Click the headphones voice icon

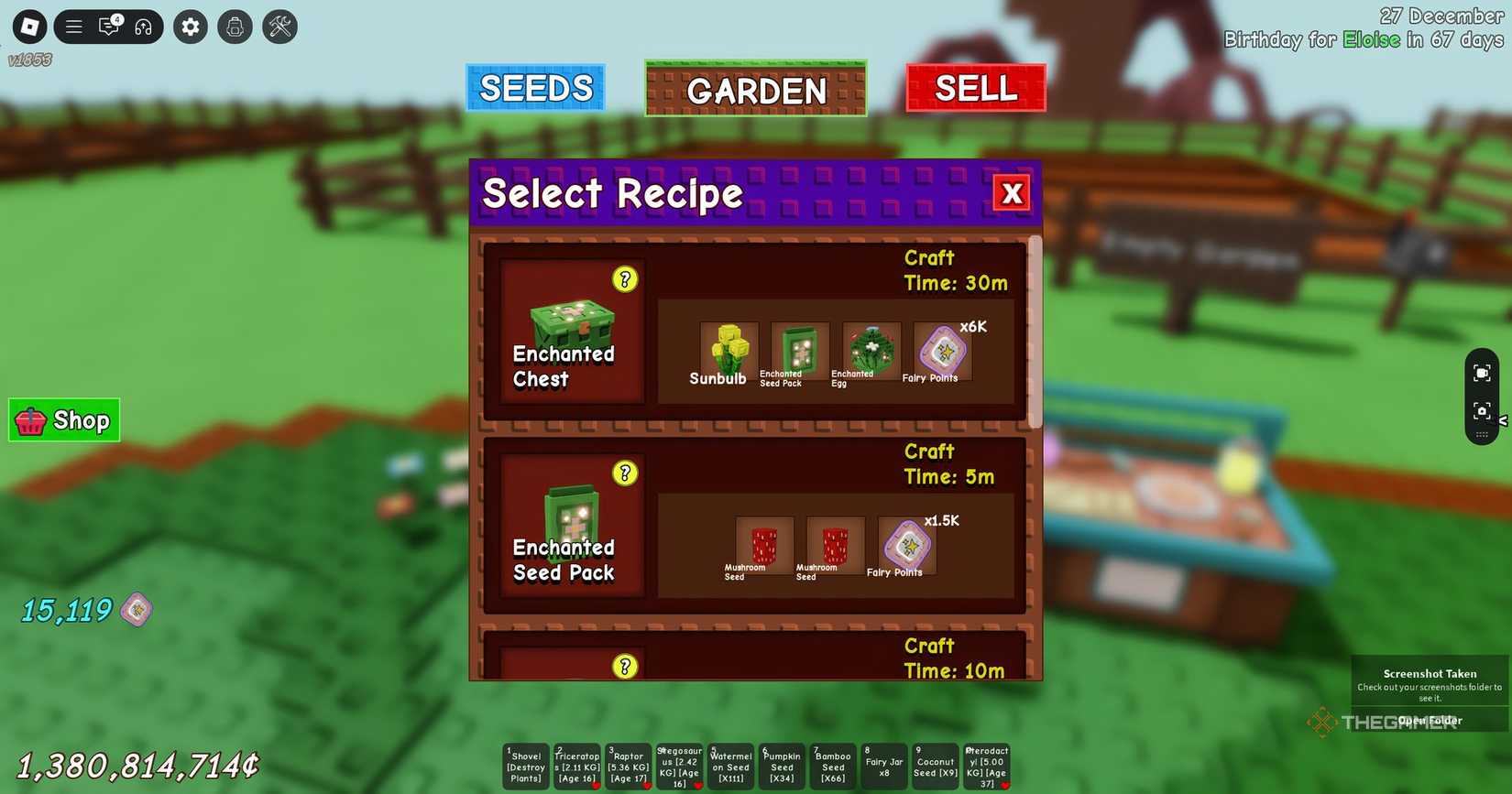pyautogui.click(x=143, y=27)
